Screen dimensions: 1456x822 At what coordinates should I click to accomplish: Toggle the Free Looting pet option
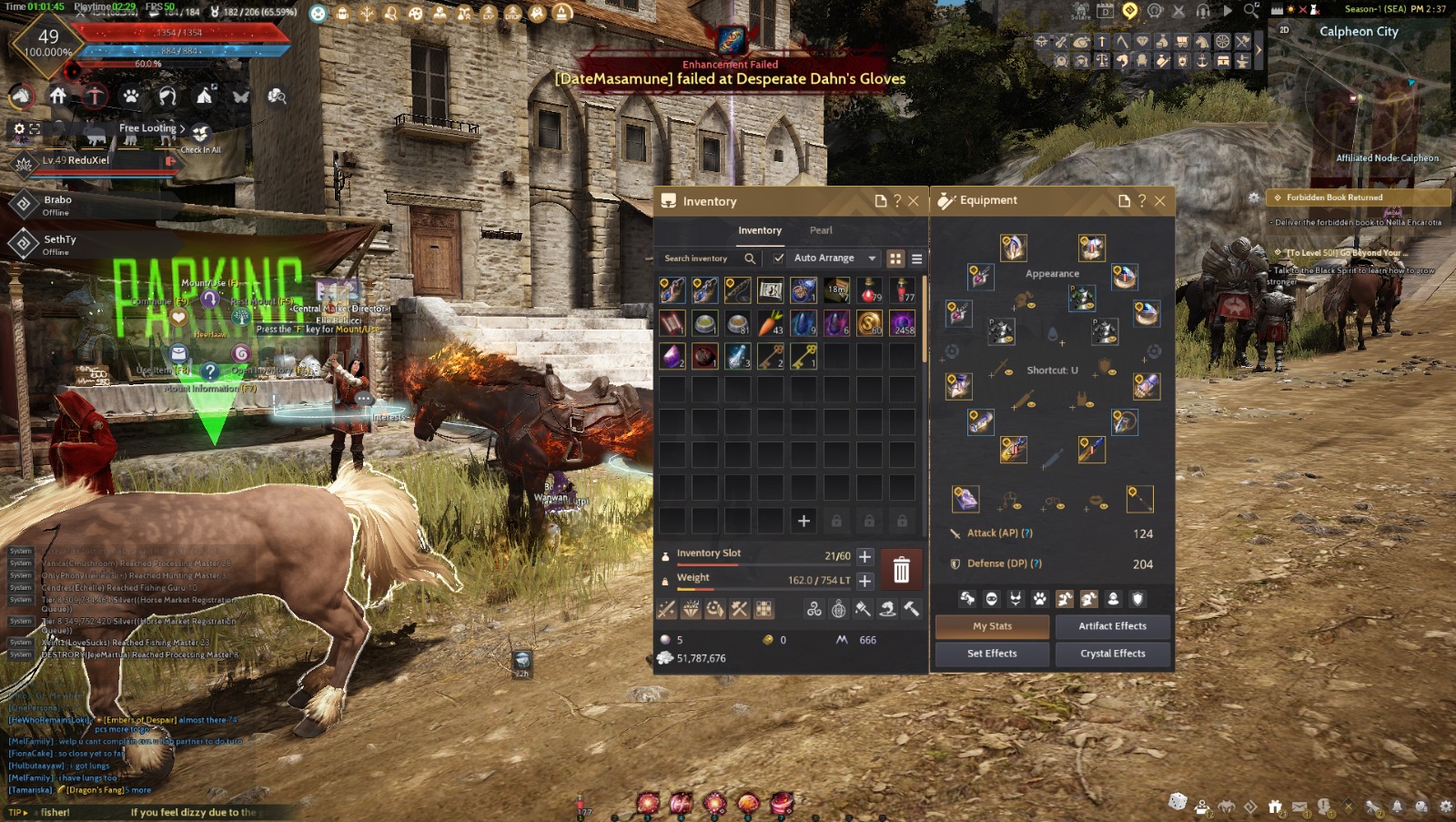[152, 128]
